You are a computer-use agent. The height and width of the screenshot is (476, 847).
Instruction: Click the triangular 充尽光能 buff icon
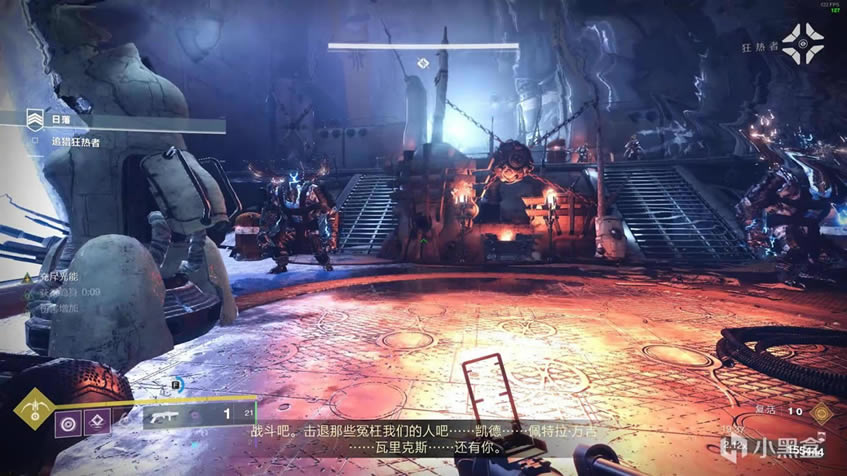(x=27, y=276)
